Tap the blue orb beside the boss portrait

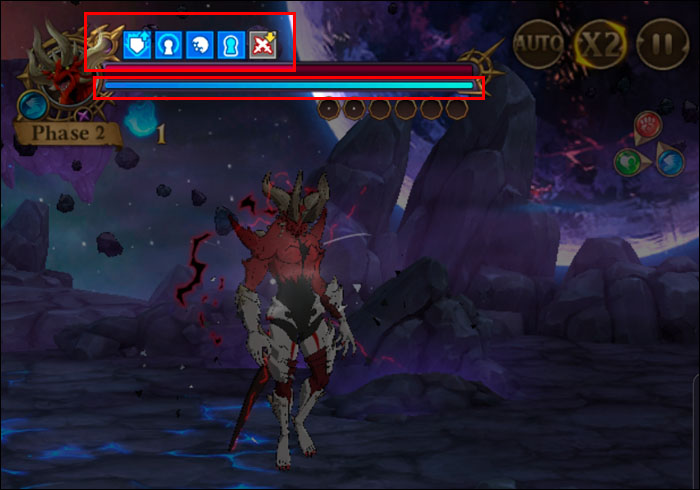(x=30, y=104)
